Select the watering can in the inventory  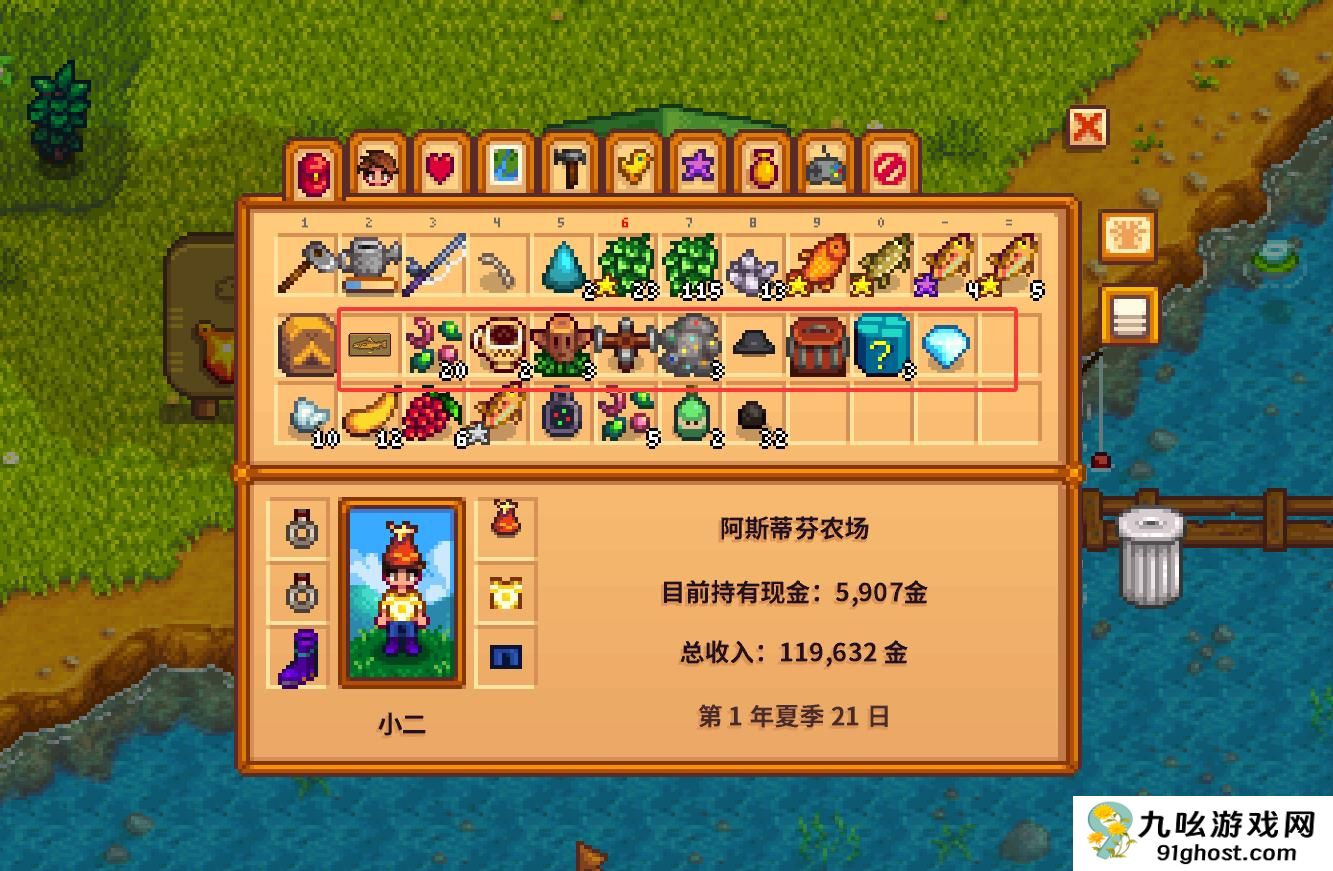tap(370, 262)
